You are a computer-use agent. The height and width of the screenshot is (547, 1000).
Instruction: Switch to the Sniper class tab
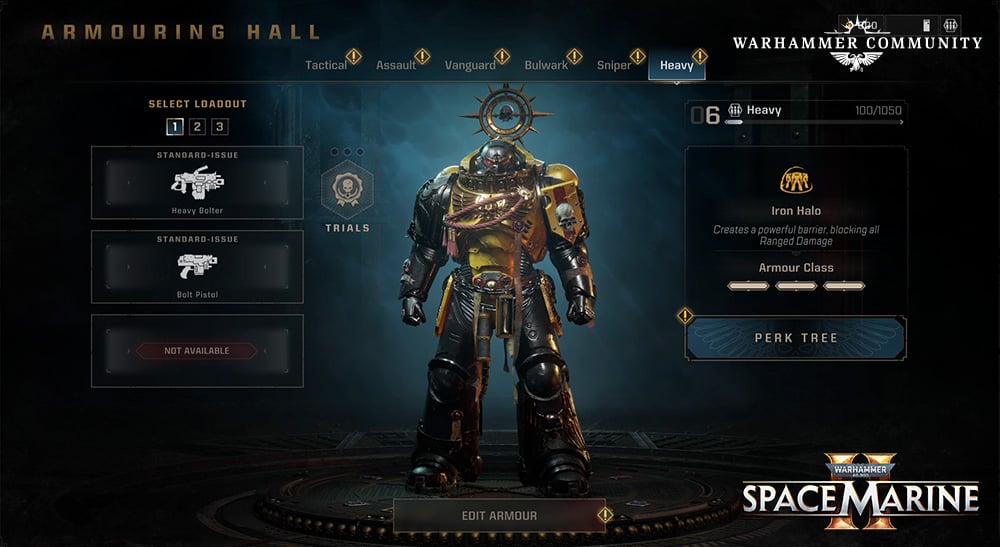tap(614, 66)
